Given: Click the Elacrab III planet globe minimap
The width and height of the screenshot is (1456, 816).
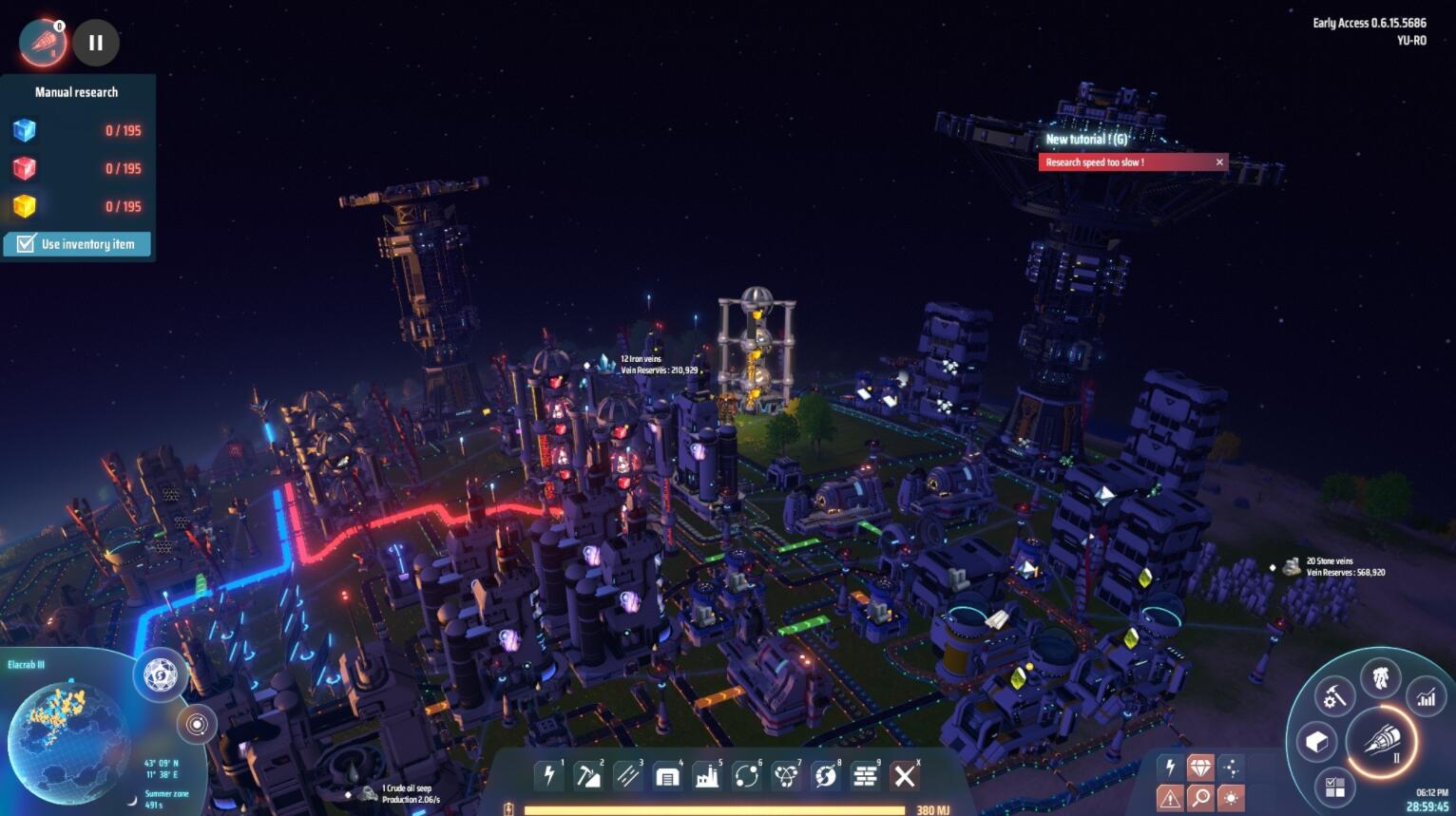Looking at the screenshot, I should click(x=67, y=741).
